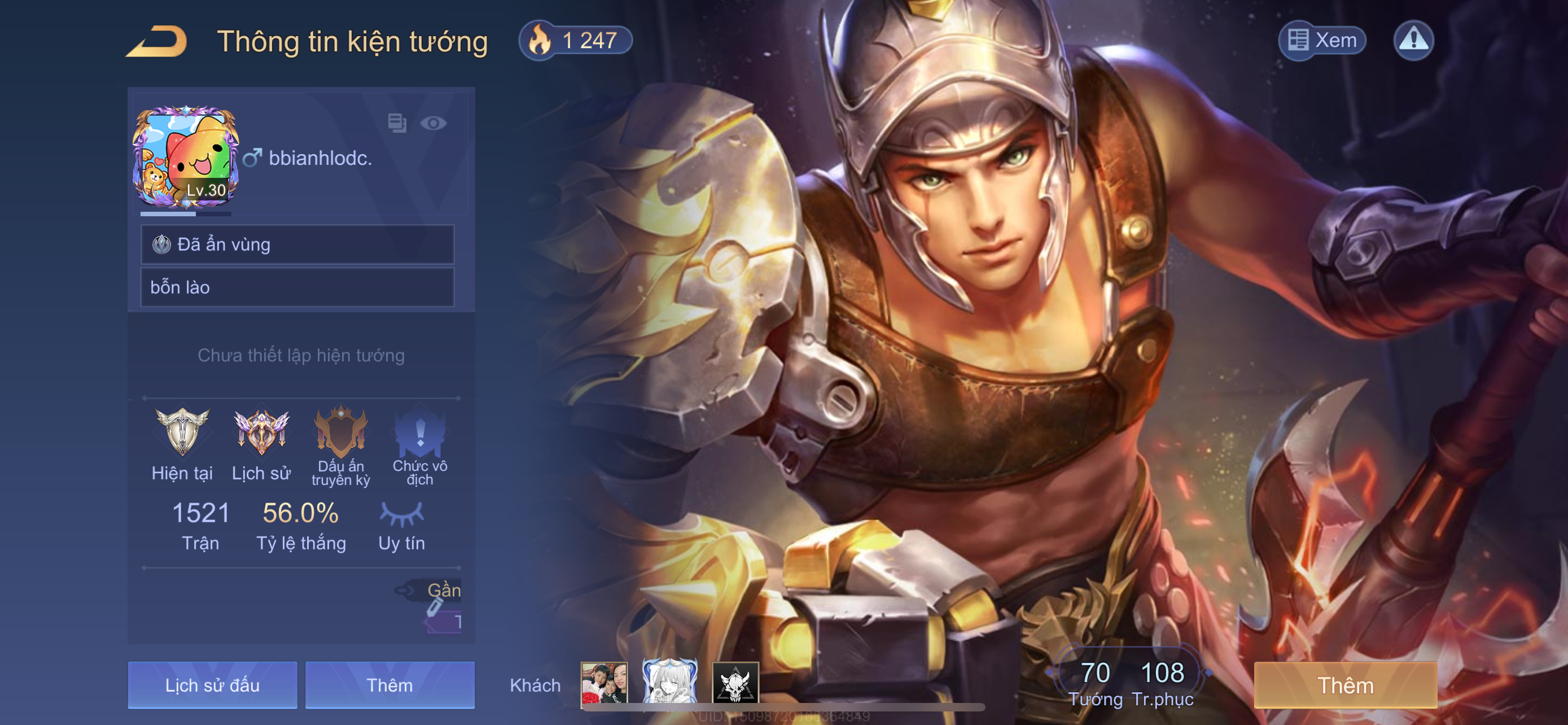Report player via warning triangle icon
Image resolution: width=1568 pixels, height=725 pixels.
[1413, 40]
